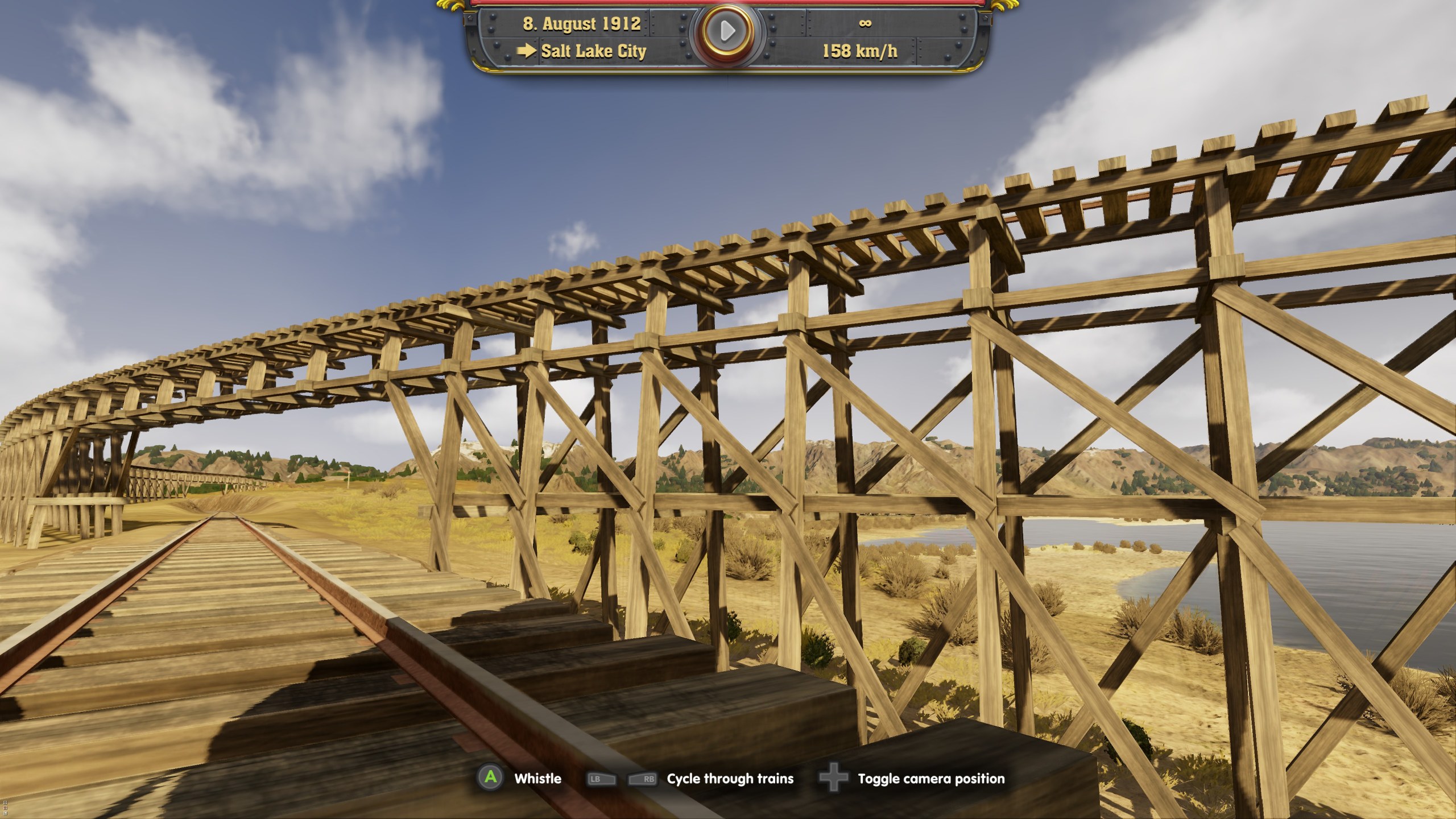Select the RB bumper icon
The height and width of the screenshot is (819, 1456).
coord(642,779)
